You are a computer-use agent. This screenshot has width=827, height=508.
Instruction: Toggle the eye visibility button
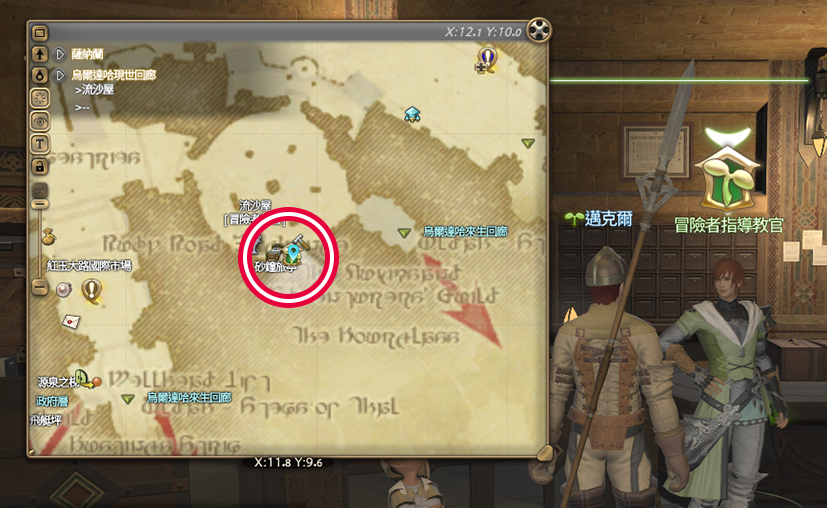pos(41,120)
